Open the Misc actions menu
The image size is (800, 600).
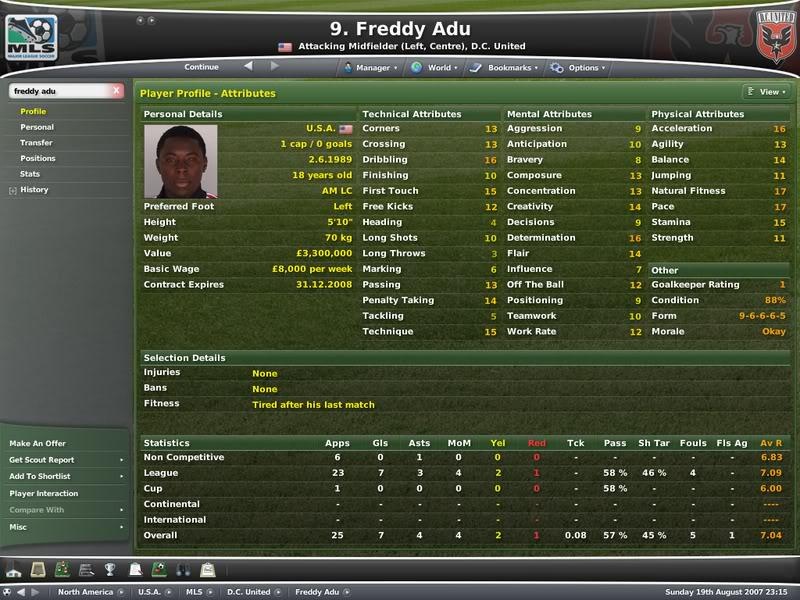point(19,527)
